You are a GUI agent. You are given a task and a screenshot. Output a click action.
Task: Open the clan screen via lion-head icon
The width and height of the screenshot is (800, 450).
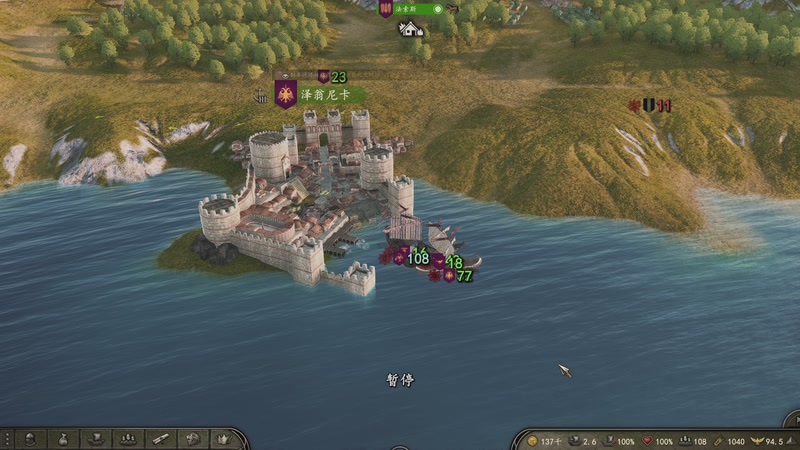click(x=192, y=439)
